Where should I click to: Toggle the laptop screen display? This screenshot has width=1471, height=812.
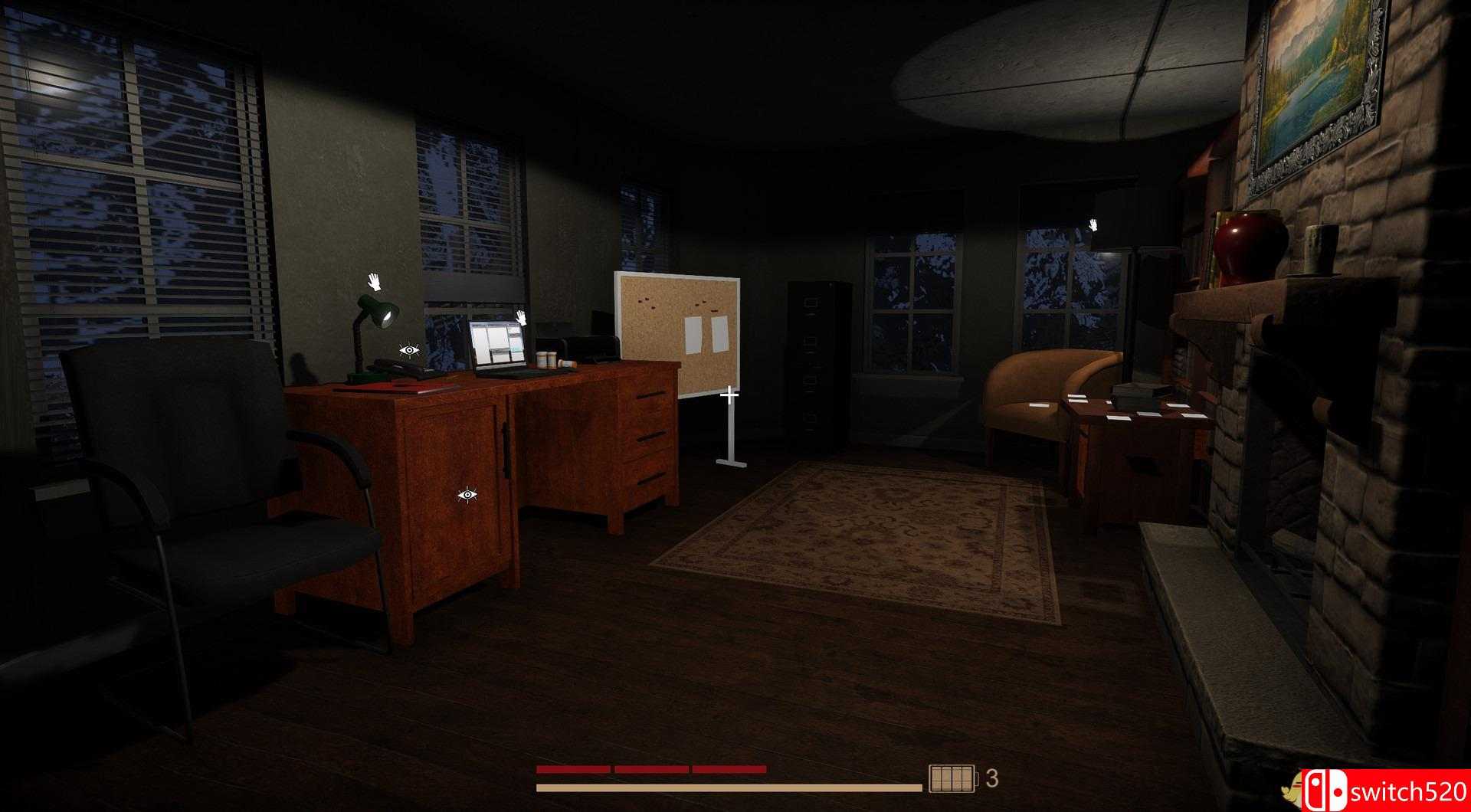click(498, 342)
